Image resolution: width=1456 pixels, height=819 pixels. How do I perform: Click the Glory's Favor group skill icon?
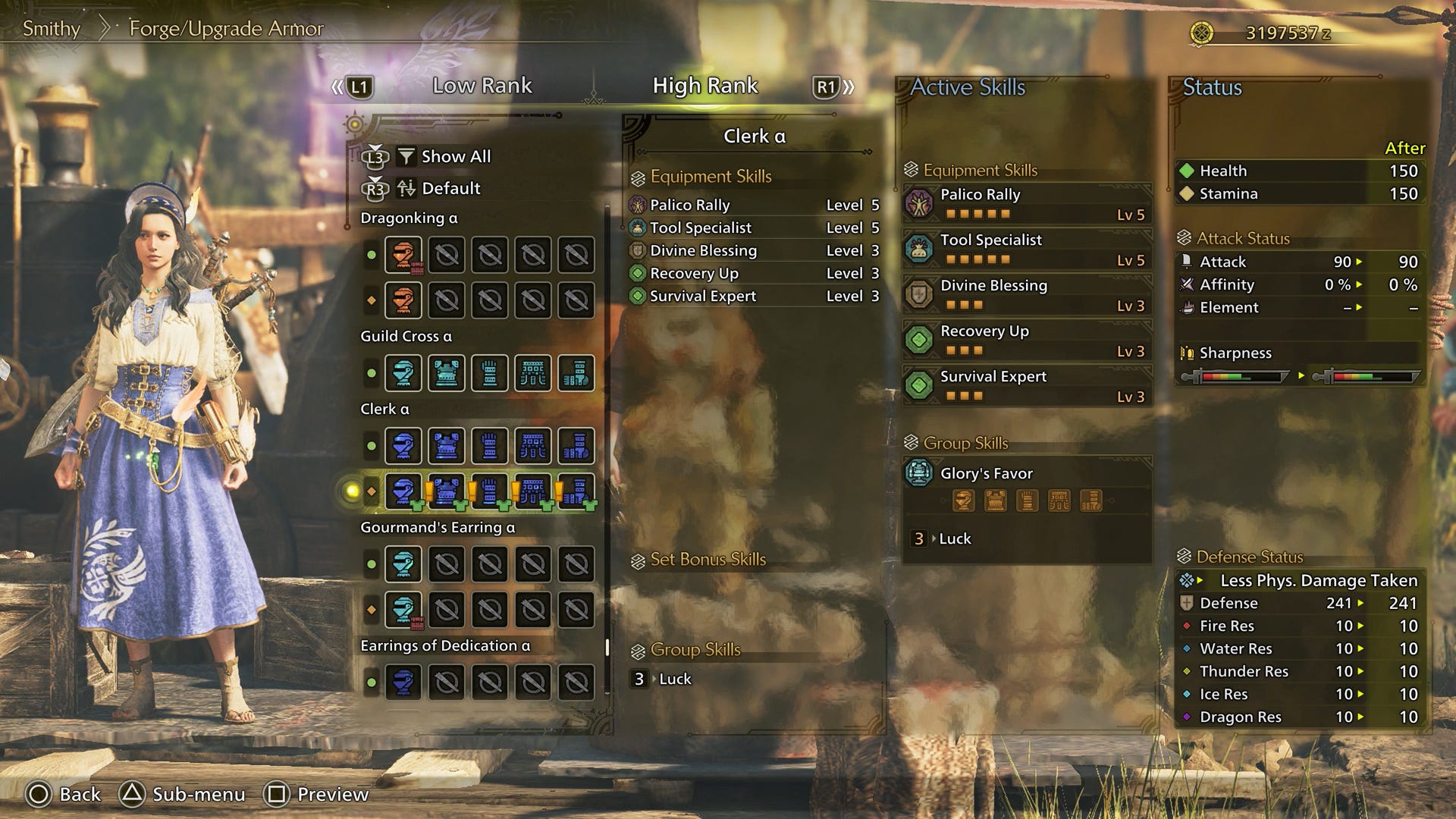point(920,472)
